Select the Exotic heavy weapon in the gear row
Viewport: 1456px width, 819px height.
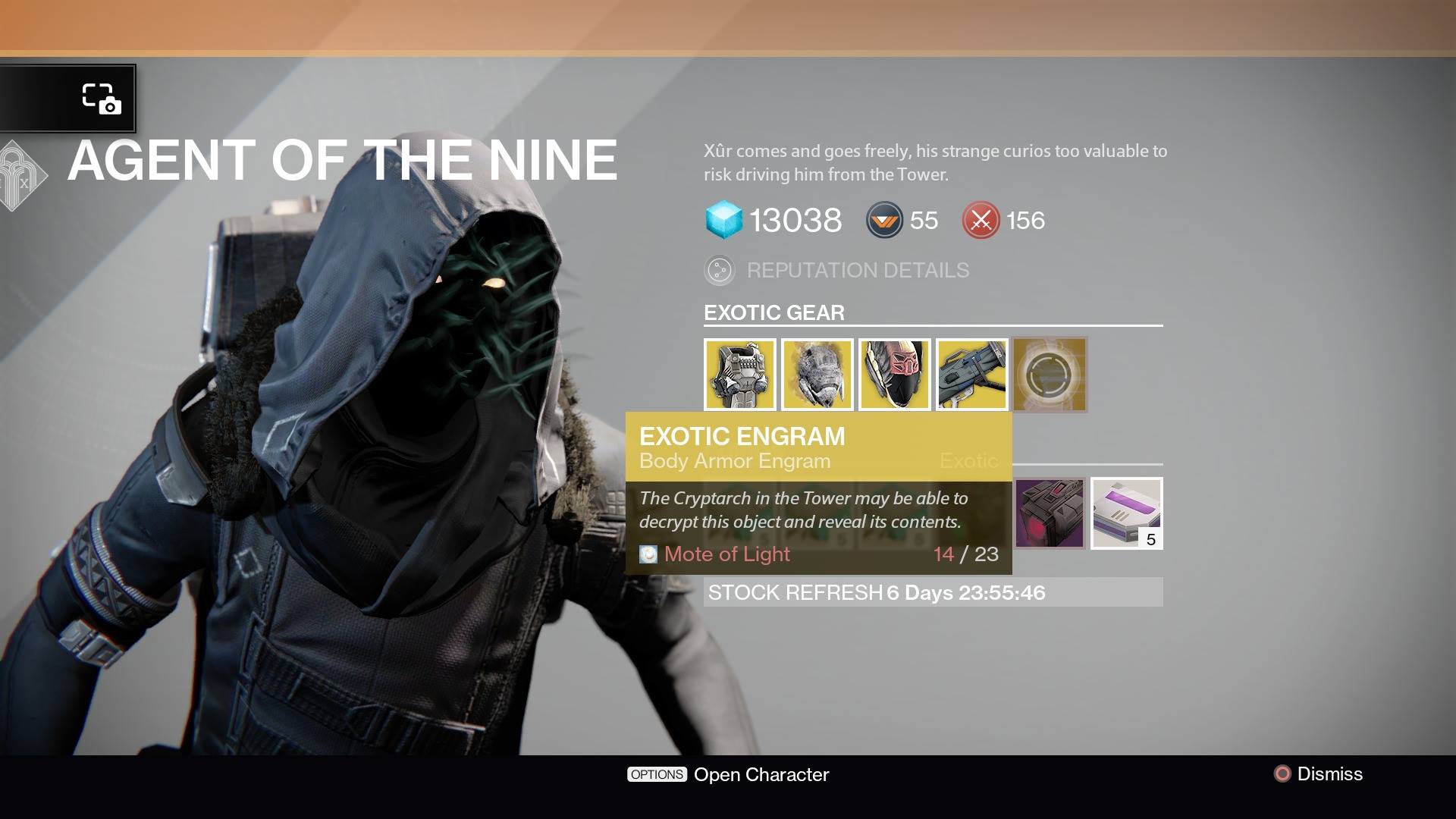[x=972, y=374]
